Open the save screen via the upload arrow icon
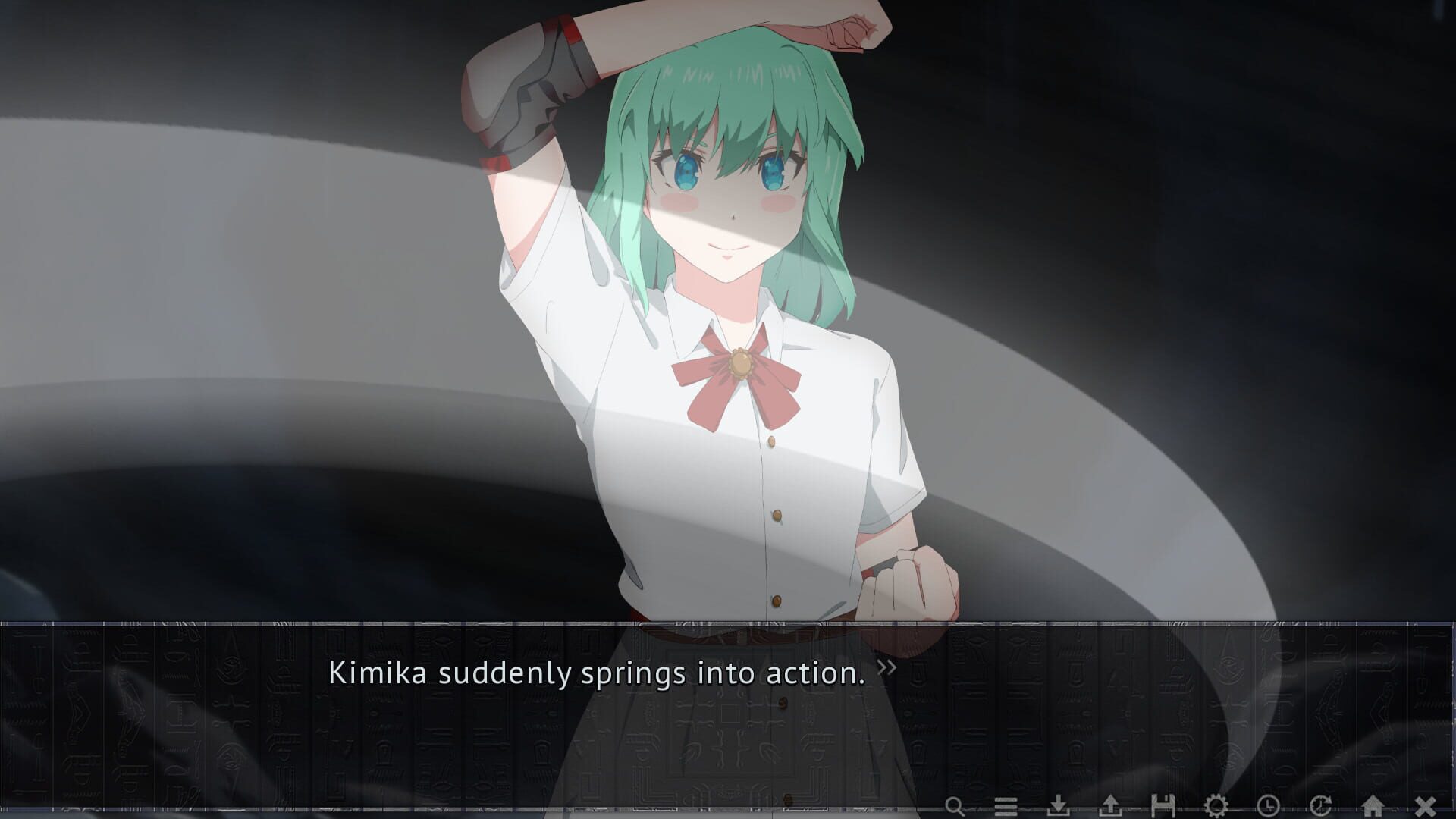The image size is (1456, 819). (x=1111, y=805)
